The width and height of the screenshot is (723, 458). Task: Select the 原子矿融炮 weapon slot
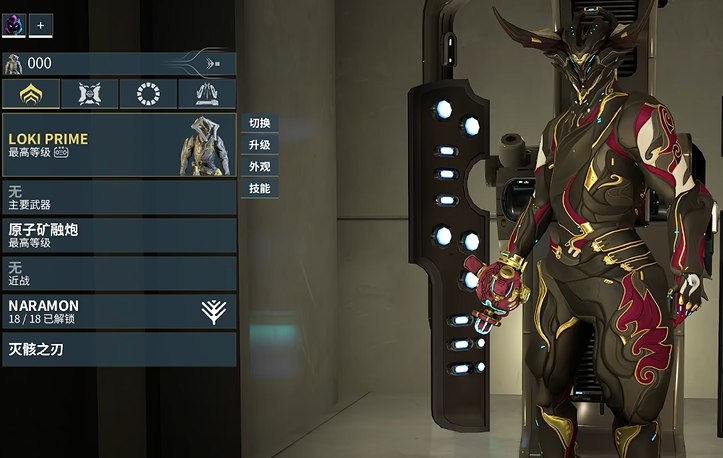118,235
